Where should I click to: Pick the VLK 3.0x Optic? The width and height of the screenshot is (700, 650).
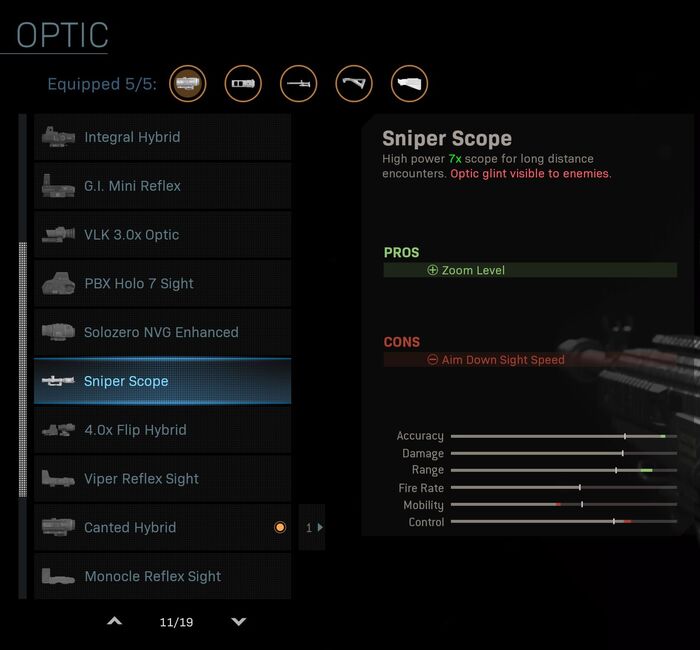click(162, 235)
